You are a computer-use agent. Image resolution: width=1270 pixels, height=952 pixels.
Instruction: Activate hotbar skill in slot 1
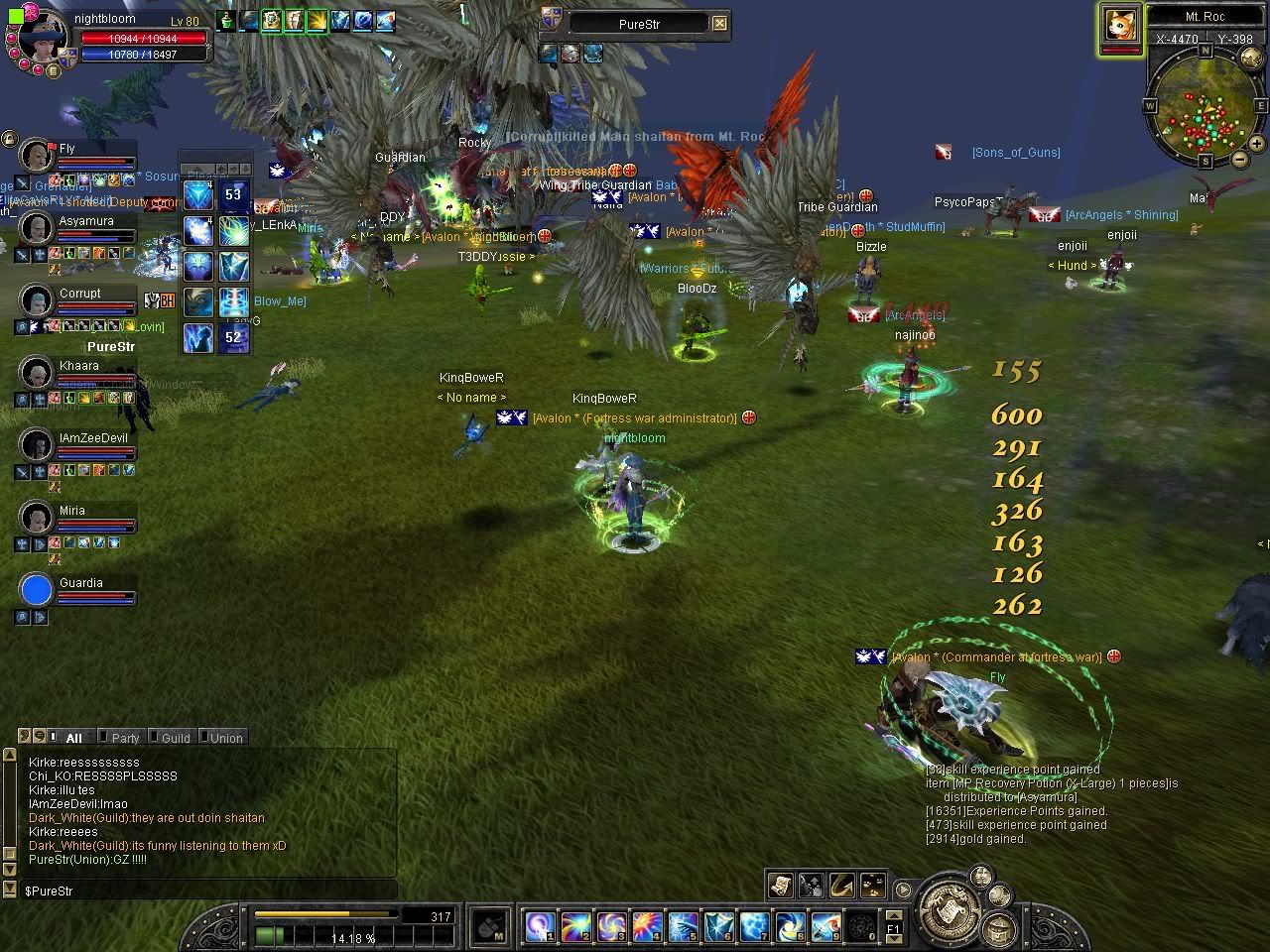point(540,928)
